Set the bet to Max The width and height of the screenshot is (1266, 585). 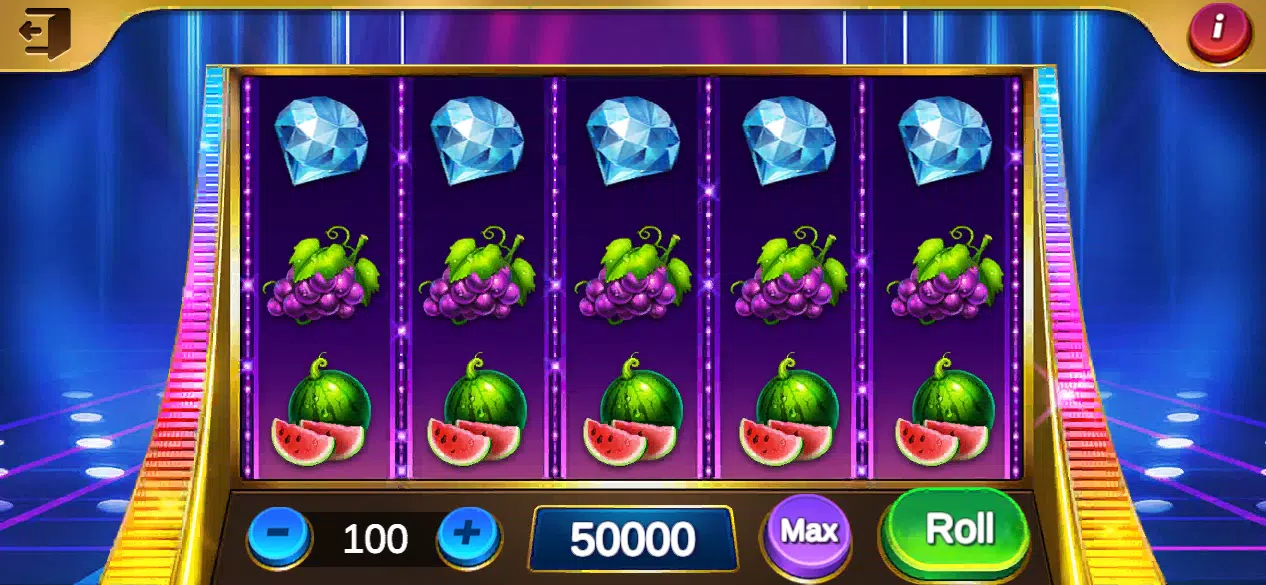coord(808,531)
